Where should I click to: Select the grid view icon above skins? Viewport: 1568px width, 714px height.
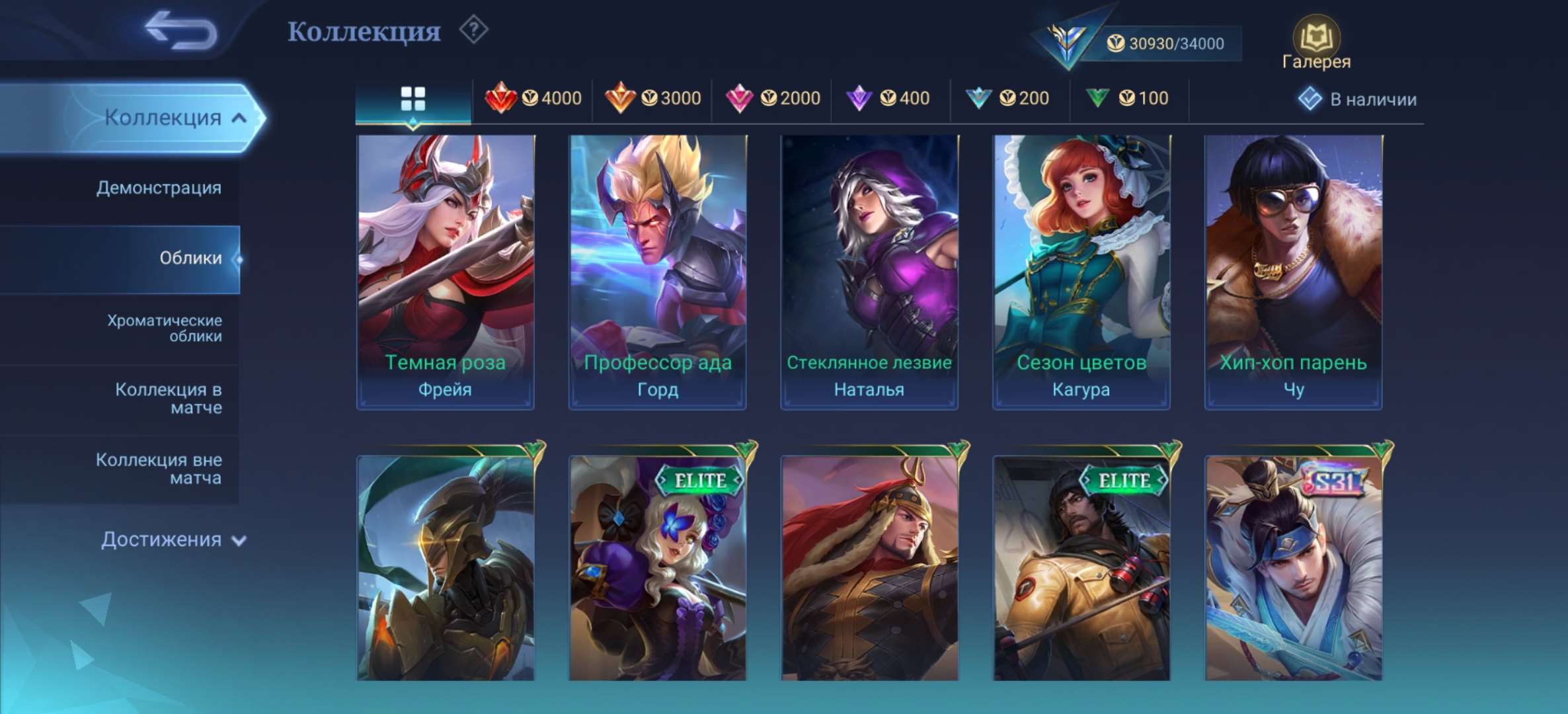click(x=413, y=97)
